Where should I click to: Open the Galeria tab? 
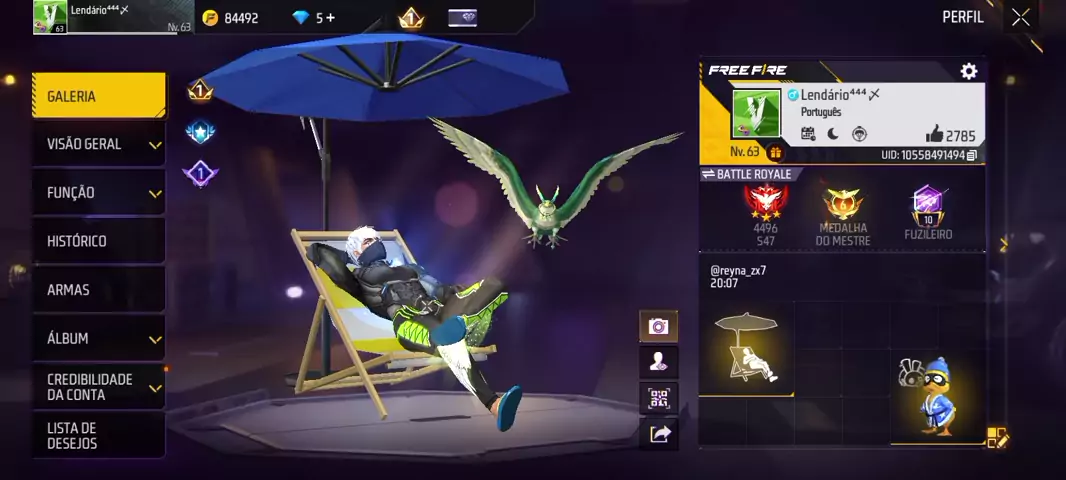(x=98, y=96)
